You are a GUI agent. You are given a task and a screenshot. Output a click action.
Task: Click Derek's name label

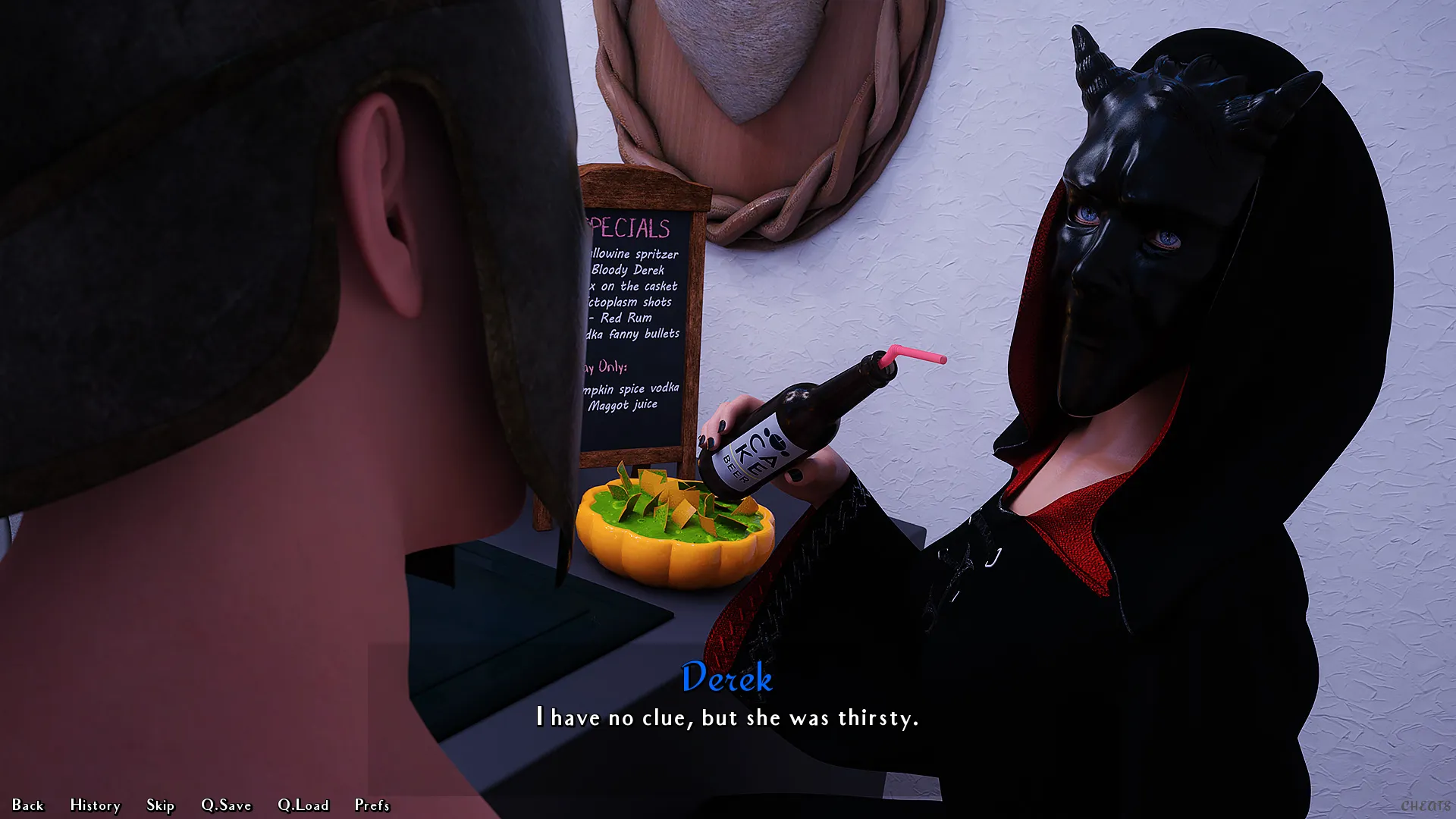[x=727, y=679]
